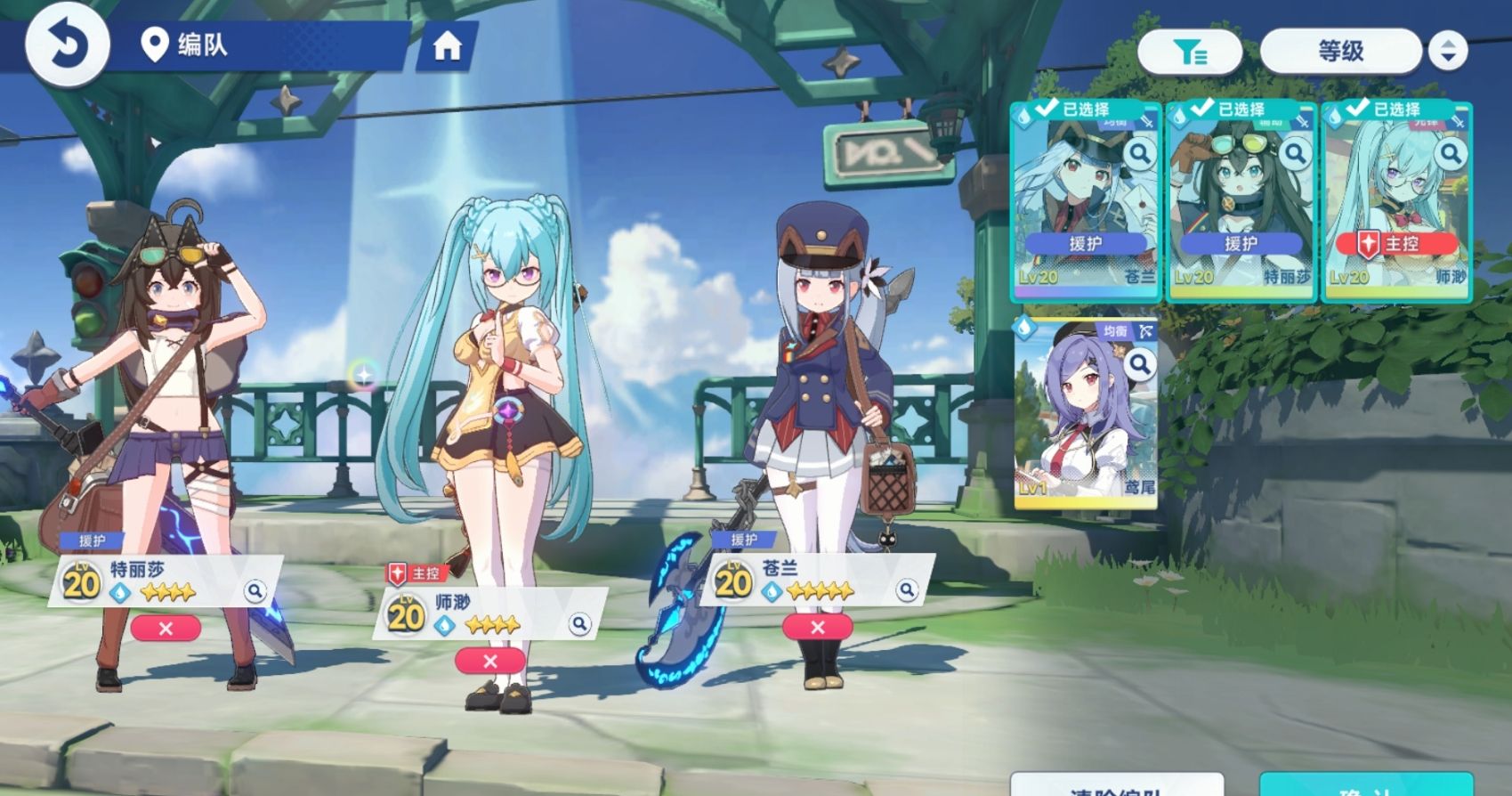Confirm the team with the teal button
The image size is (1512, 796).
point(1366,786)
